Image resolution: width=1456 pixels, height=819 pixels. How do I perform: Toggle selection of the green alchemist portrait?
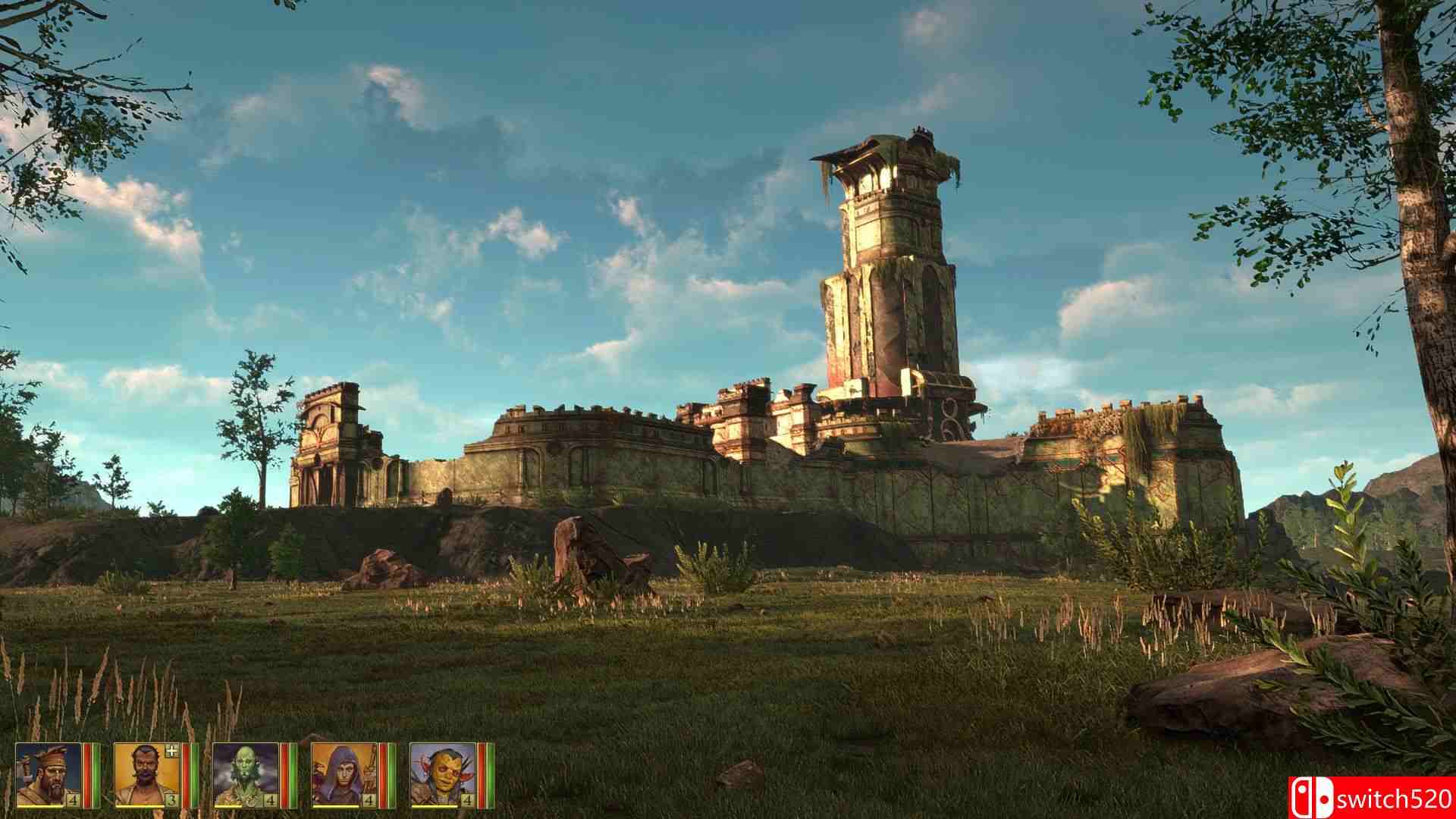[245, 773]
